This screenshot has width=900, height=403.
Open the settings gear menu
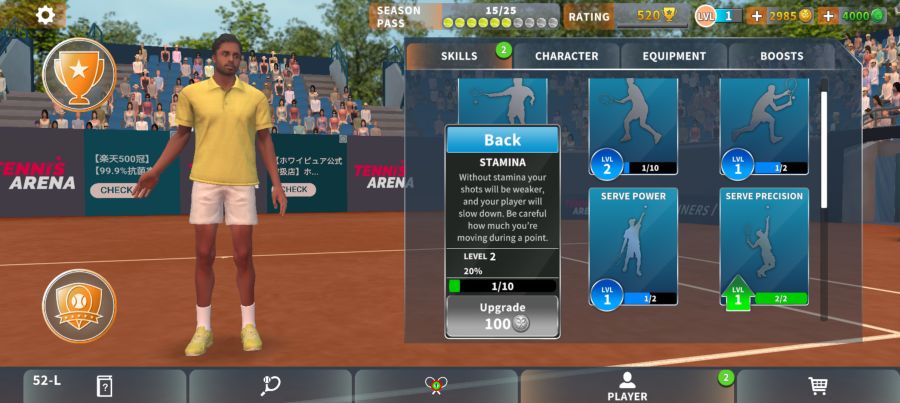click(46, 15)
